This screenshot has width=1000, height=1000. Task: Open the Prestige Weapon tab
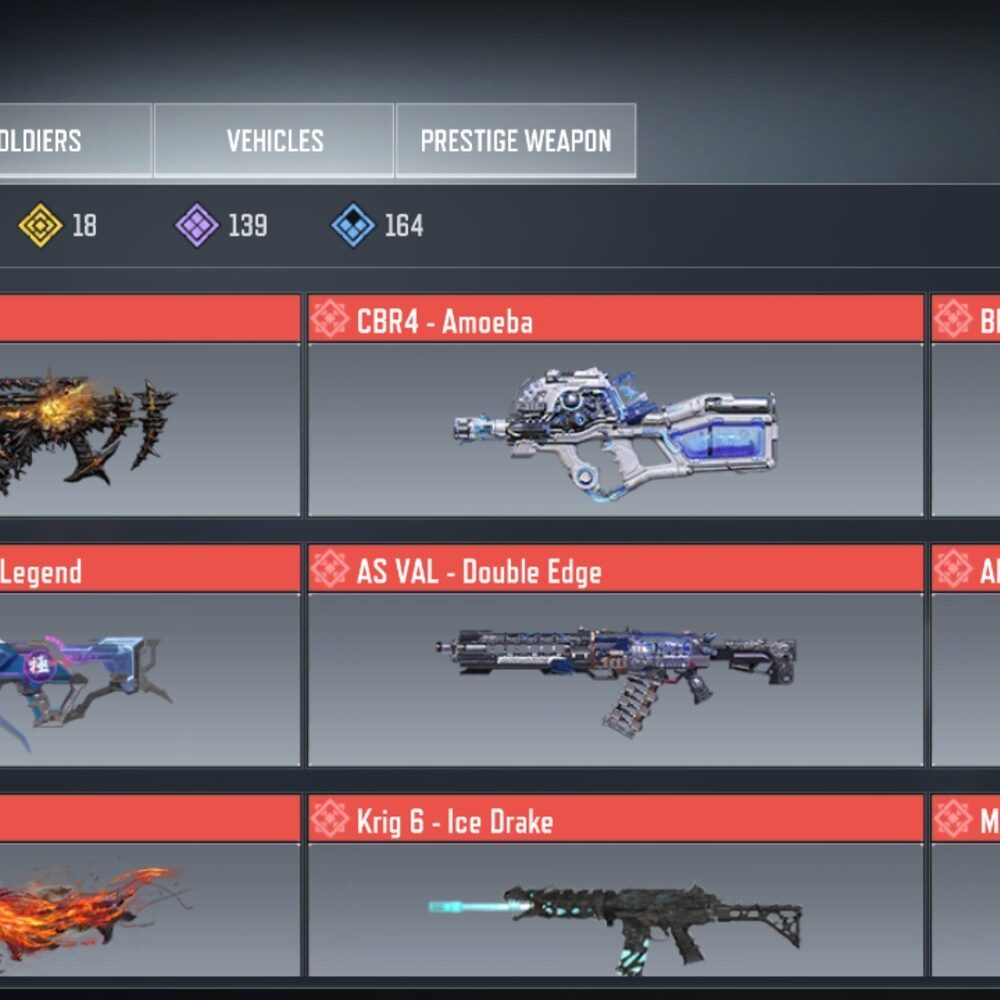(515, 141)
